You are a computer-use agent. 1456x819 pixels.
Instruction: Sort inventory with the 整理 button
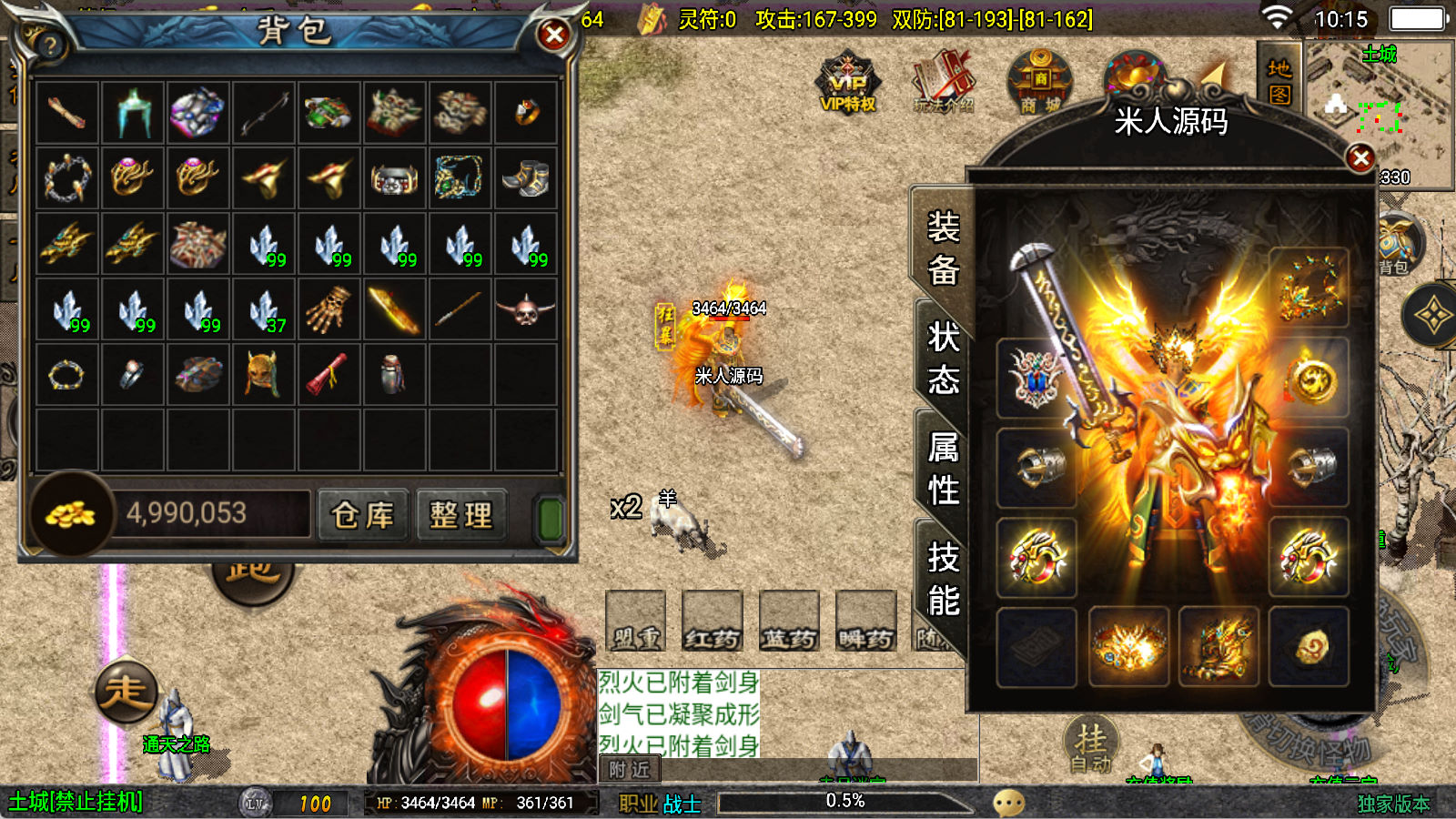point(460,515)
